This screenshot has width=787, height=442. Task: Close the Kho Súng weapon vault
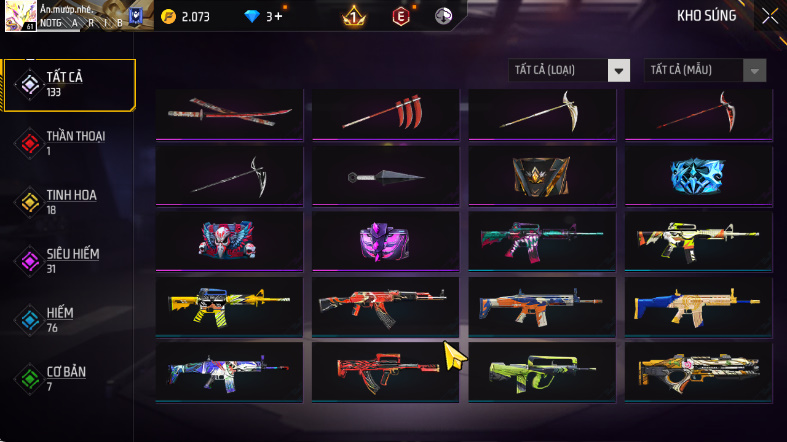pos(769,15)
